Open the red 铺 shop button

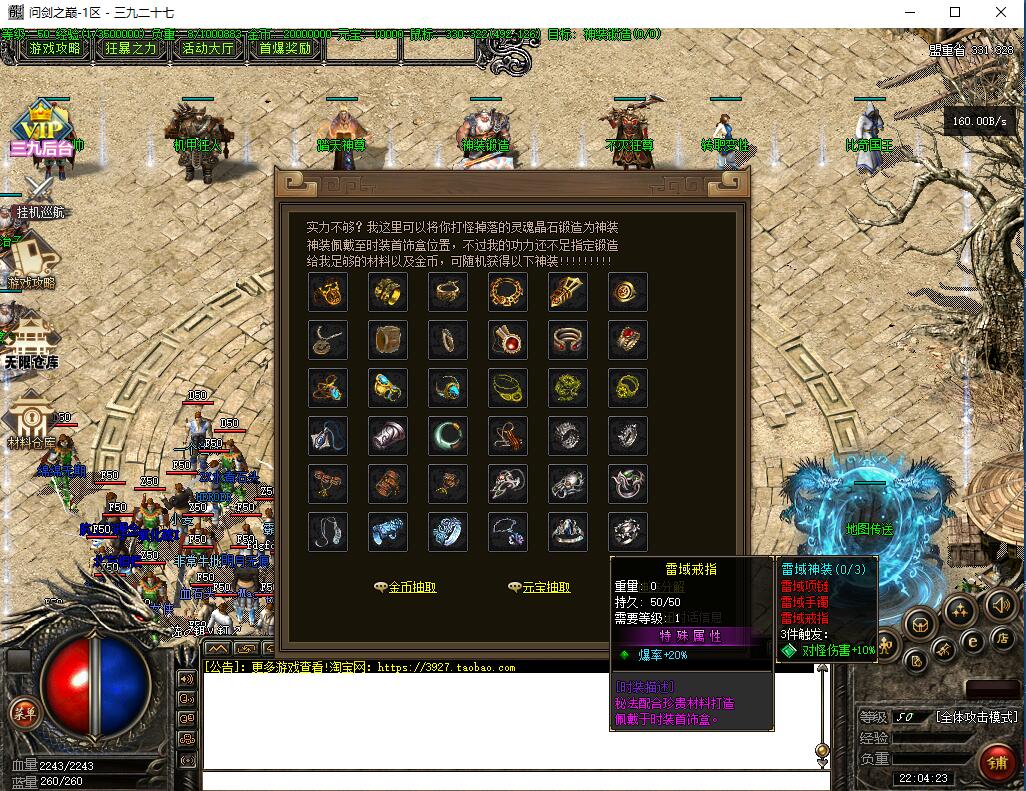[997, 762]
